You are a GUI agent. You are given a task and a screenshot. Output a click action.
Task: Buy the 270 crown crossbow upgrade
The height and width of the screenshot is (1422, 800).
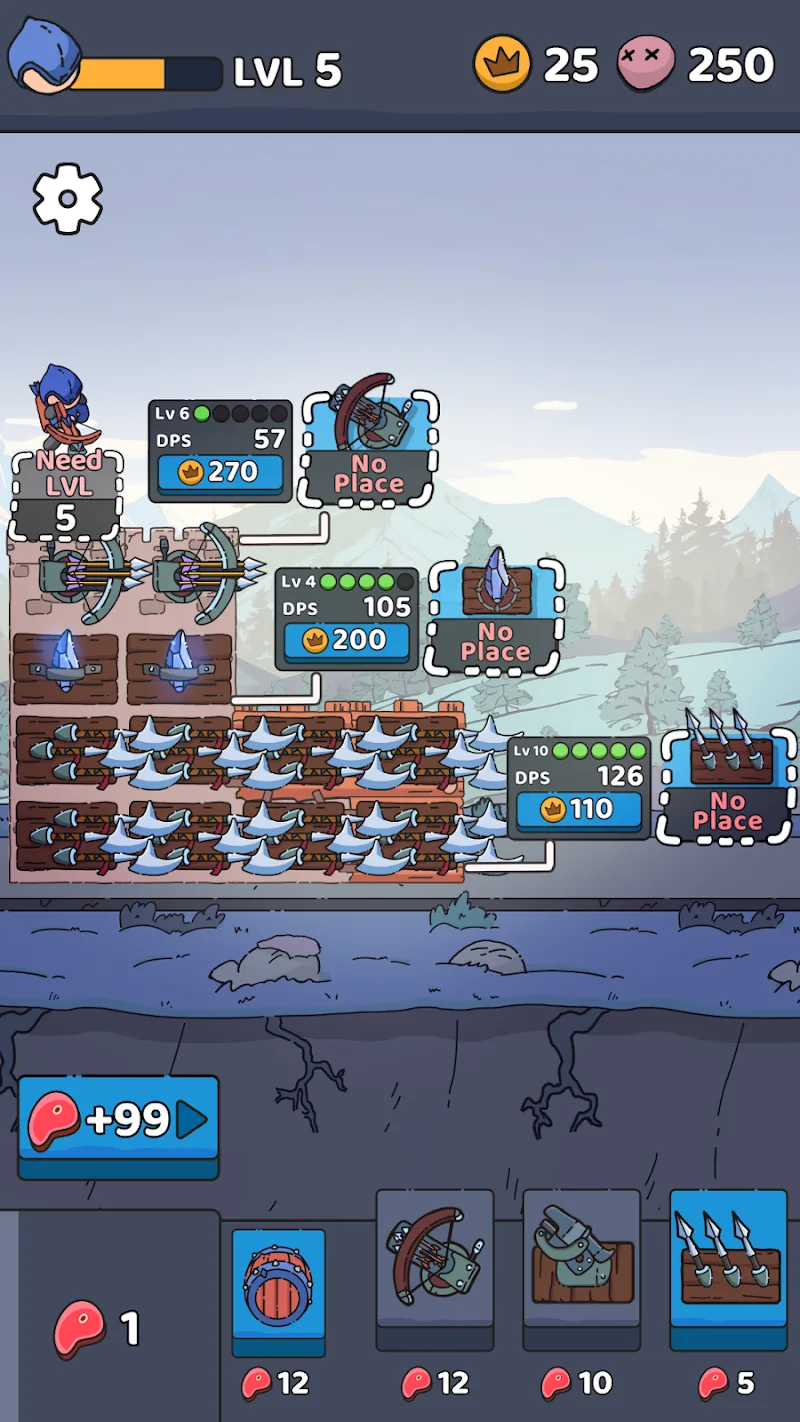(x=220, y=472)
